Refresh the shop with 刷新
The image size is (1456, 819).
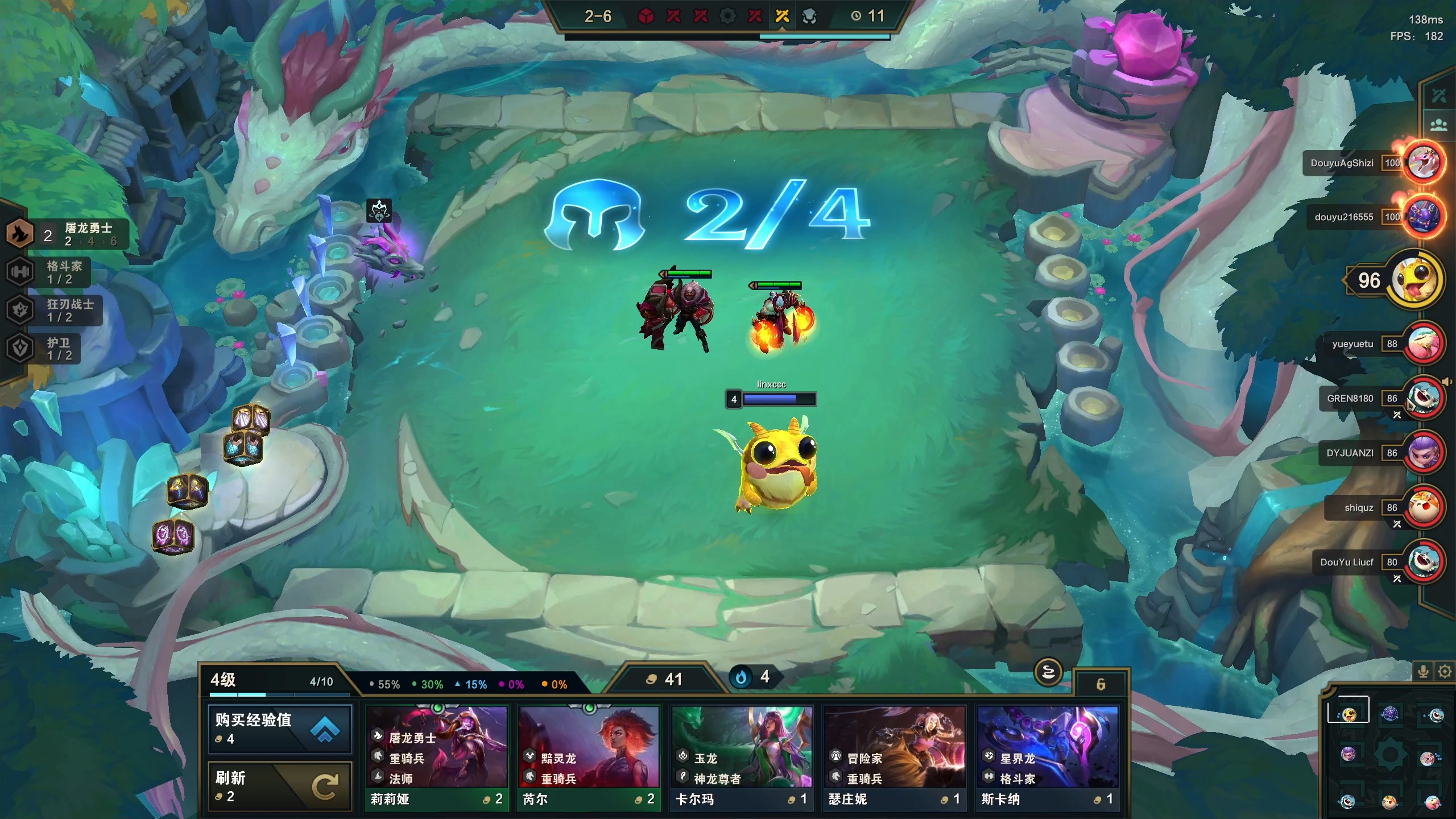point(279,785)
